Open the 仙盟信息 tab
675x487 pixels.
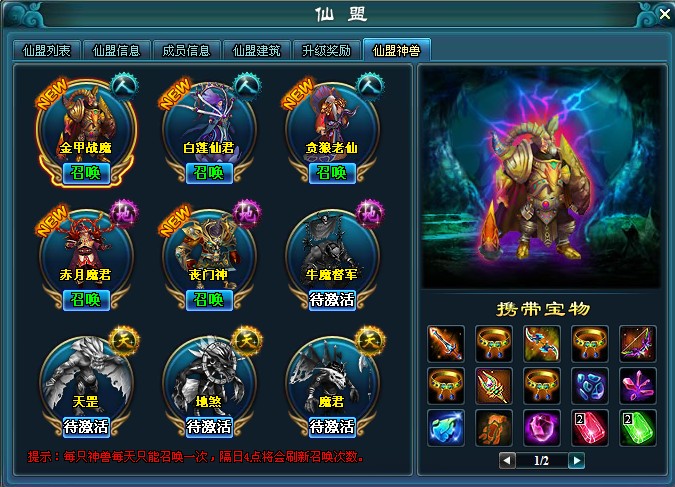coord(119,50)
